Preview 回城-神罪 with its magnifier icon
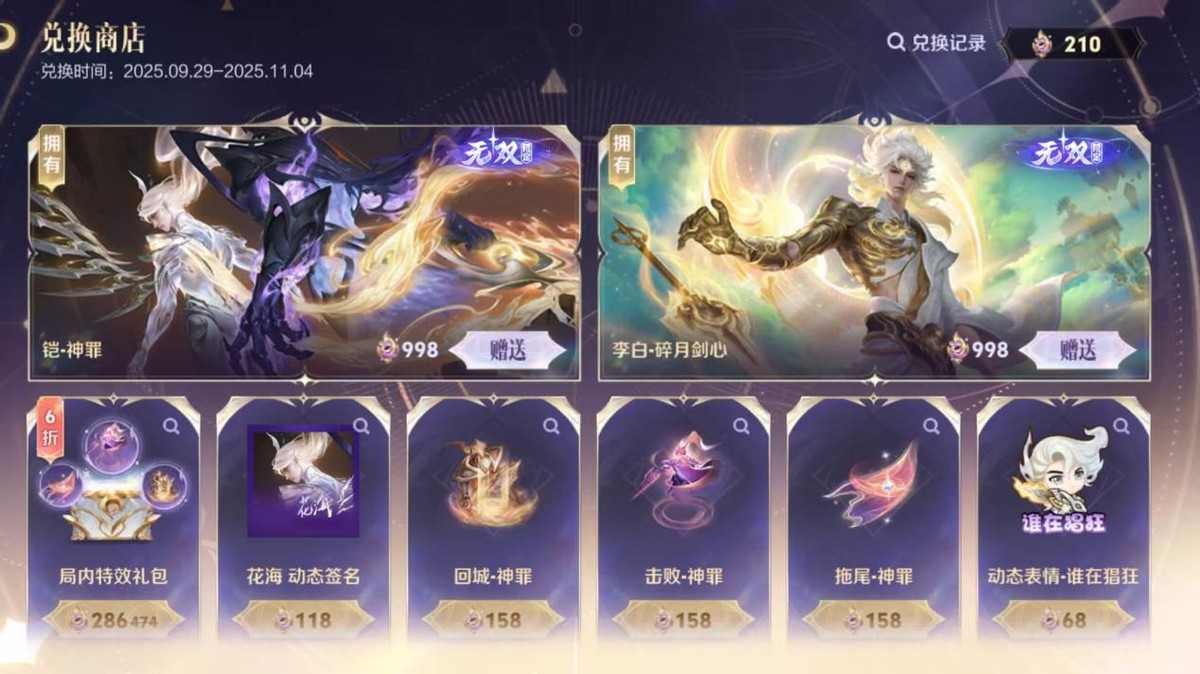The height and width of the screenshot is (674, 1200). point(551,427)
